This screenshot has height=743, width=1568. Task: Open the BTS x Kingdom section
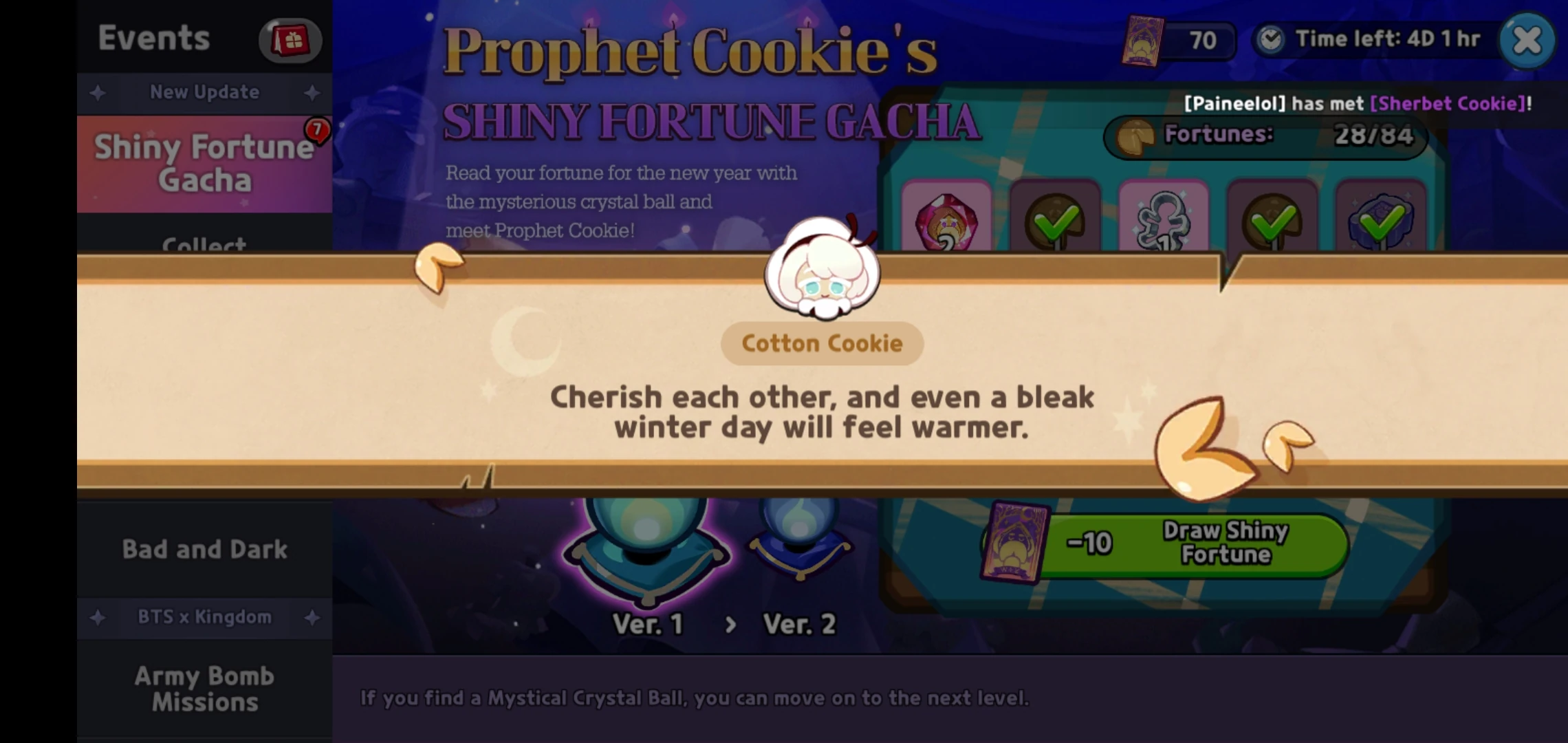point(204,616)
